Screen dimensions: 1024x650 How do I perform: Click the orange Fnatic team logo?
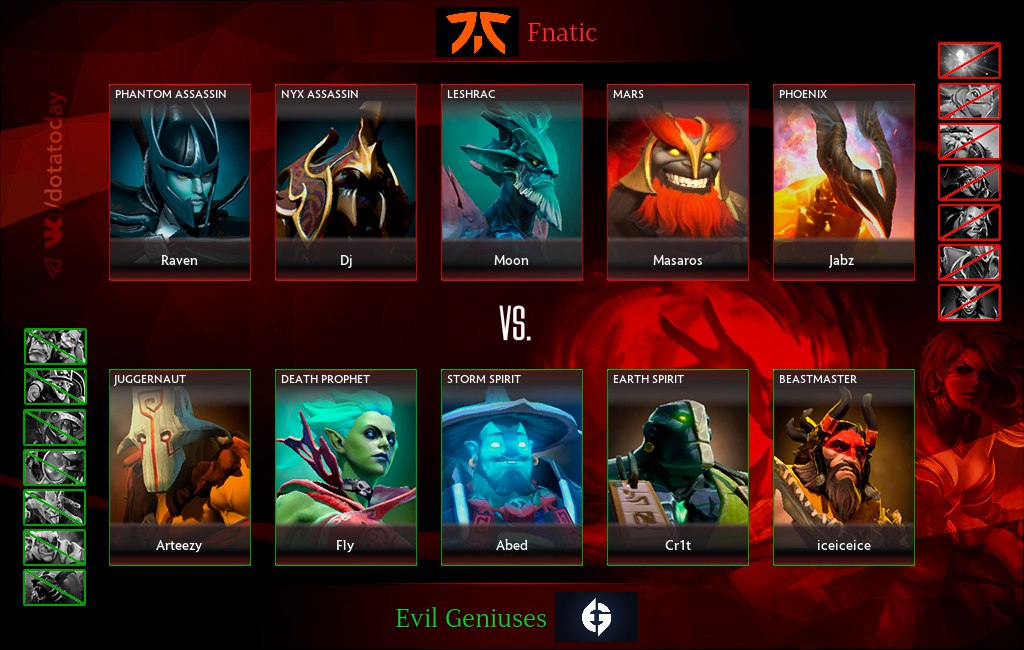tap(477, 32)
